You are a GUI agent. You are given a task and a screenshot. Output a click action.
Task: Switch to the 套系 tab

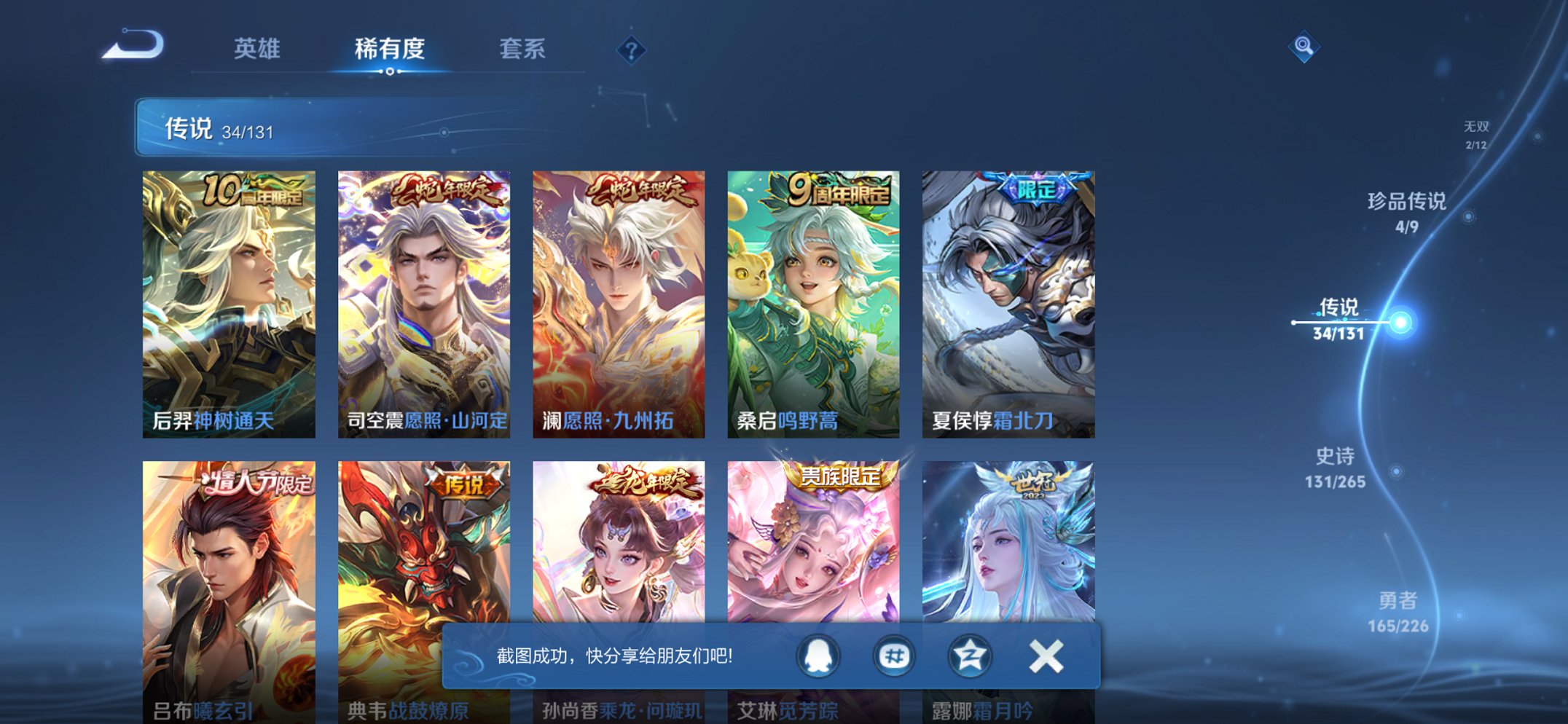tap(523, 48)
